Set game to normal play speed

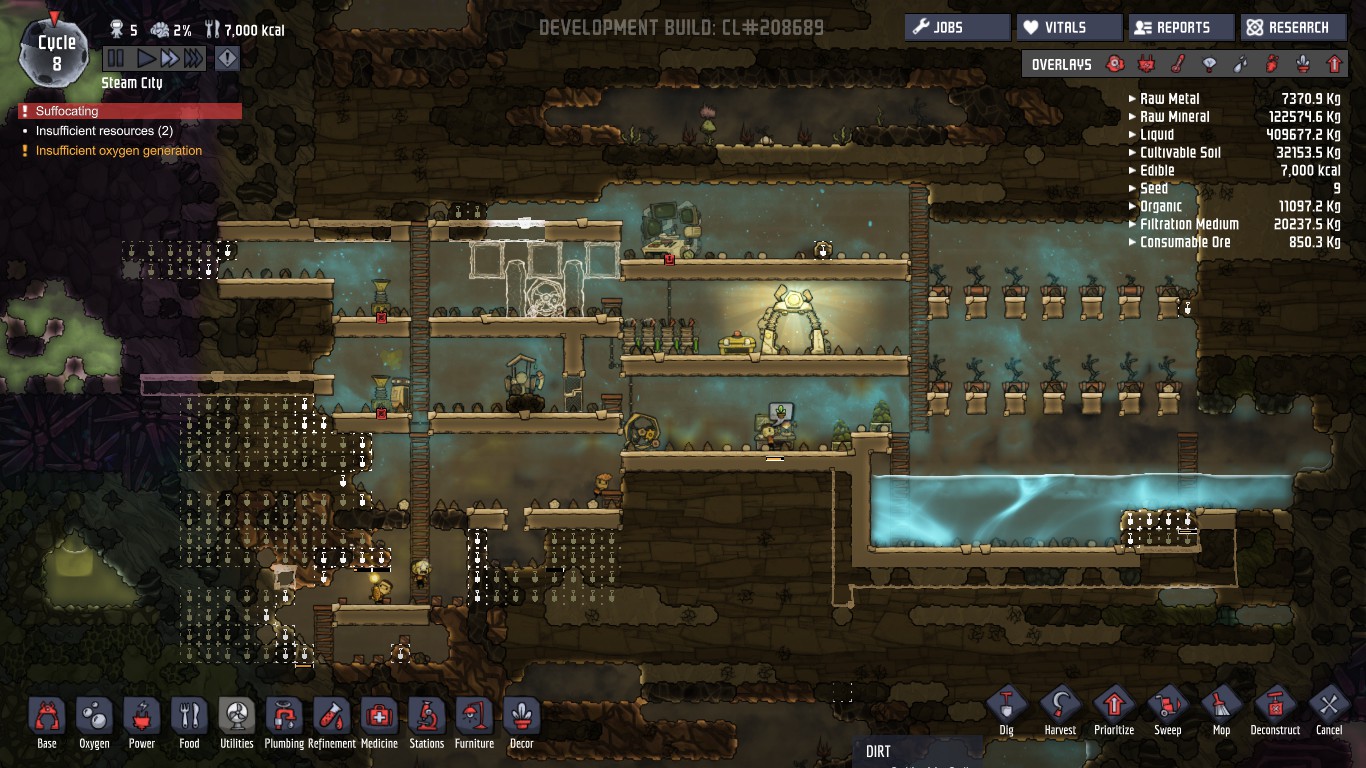tap(146, 59)
